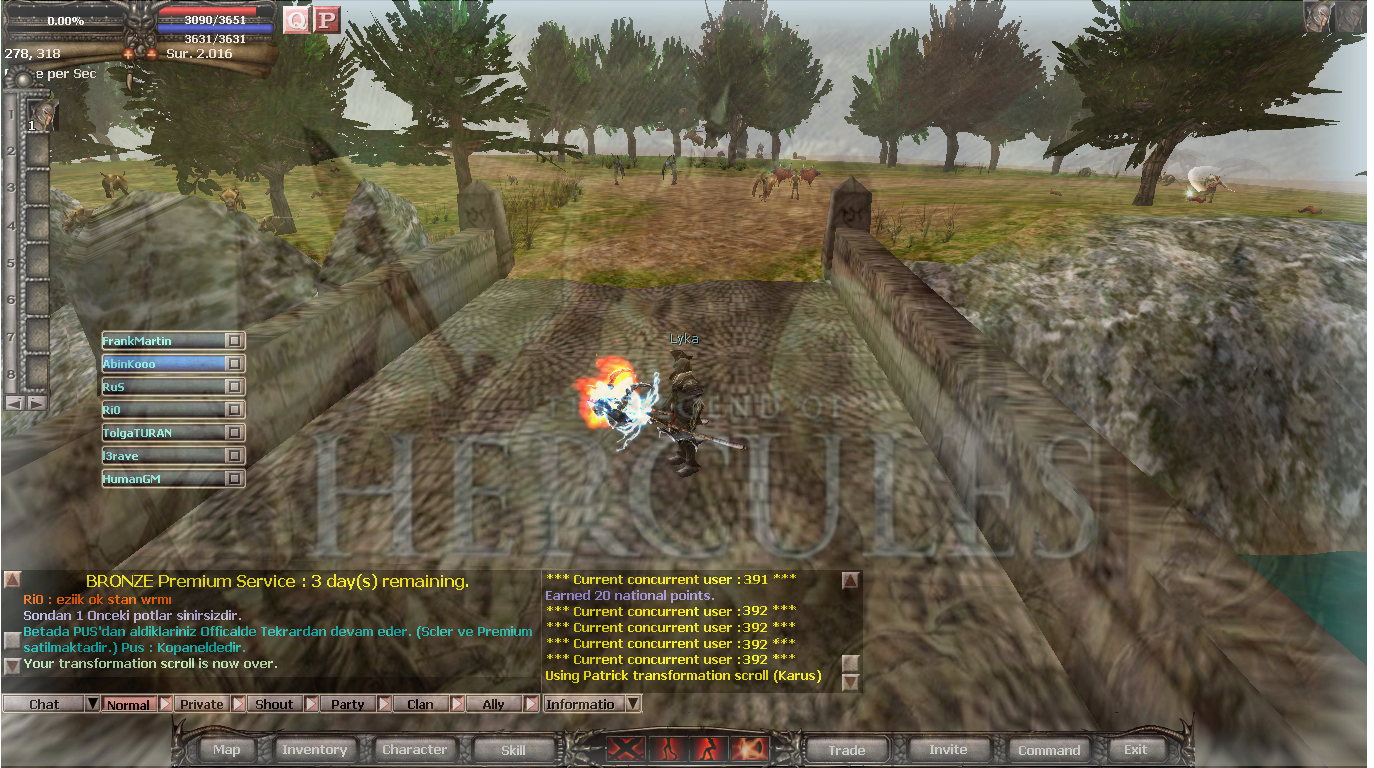
Task: Select the running stance icon in the bottom bar
Action: (710, 748)
